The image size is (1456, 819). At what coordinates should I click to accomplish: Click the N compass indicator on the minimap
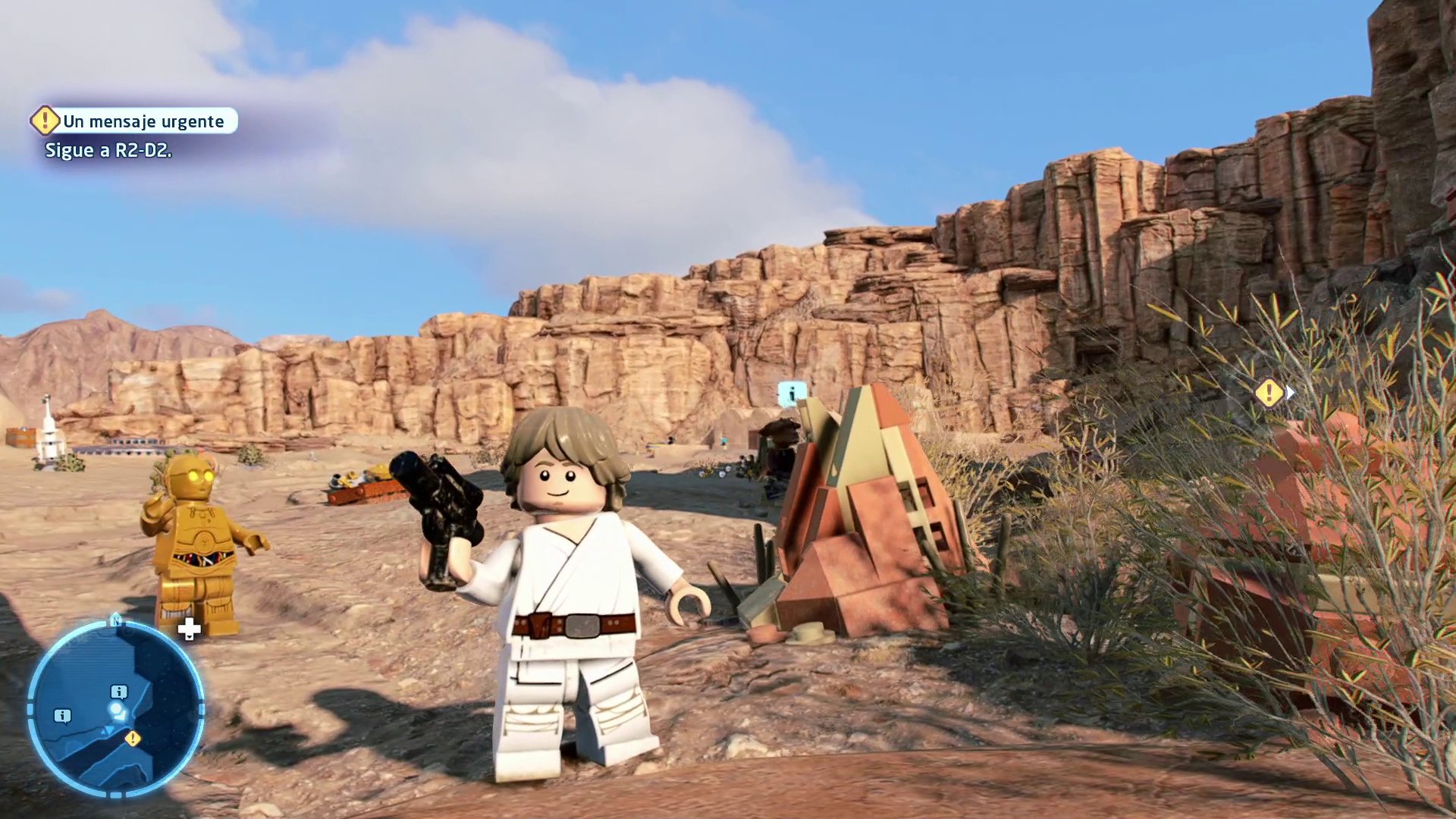coord(117,620)
